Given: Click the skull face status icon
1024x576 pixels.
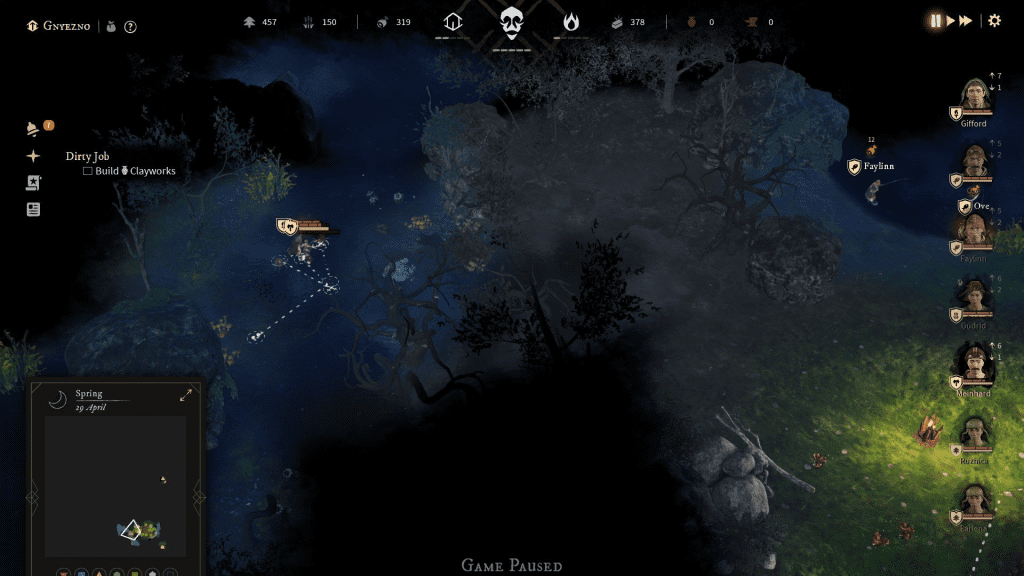Looking at the screenshot, I should pos(512,21).
